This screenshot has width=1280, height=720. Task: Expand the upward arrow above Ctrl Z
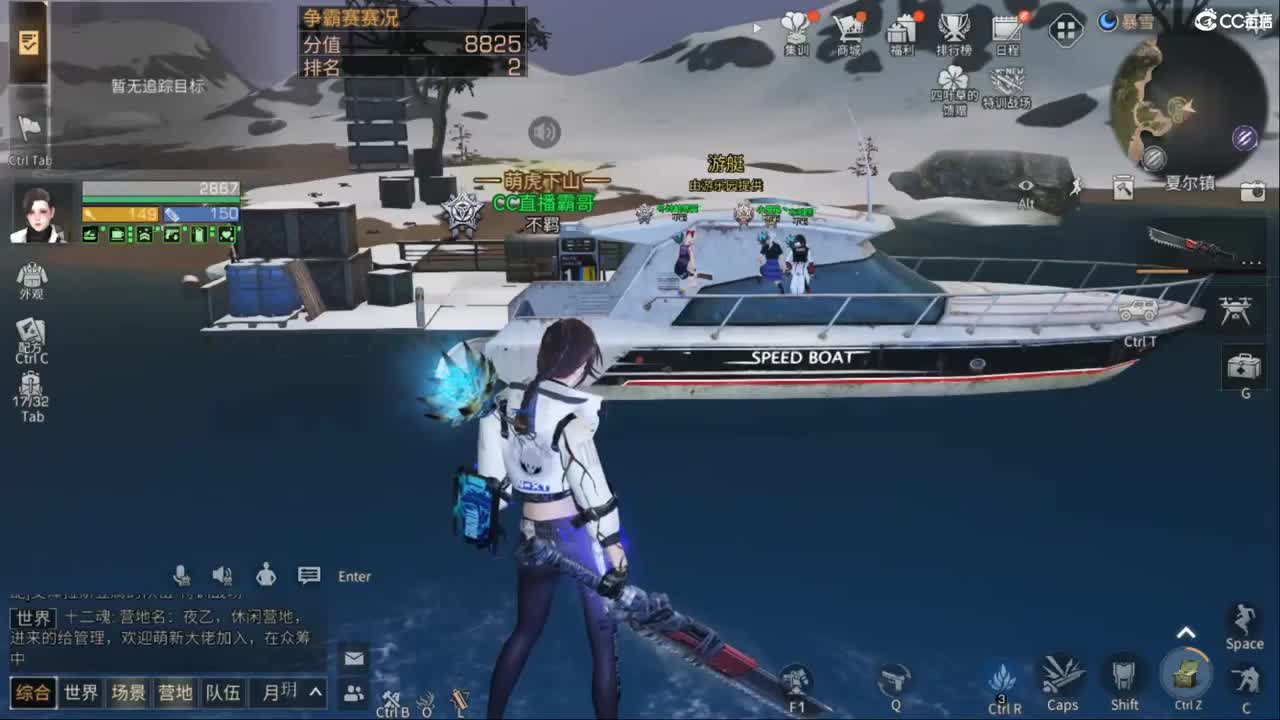click(1186, 631)
